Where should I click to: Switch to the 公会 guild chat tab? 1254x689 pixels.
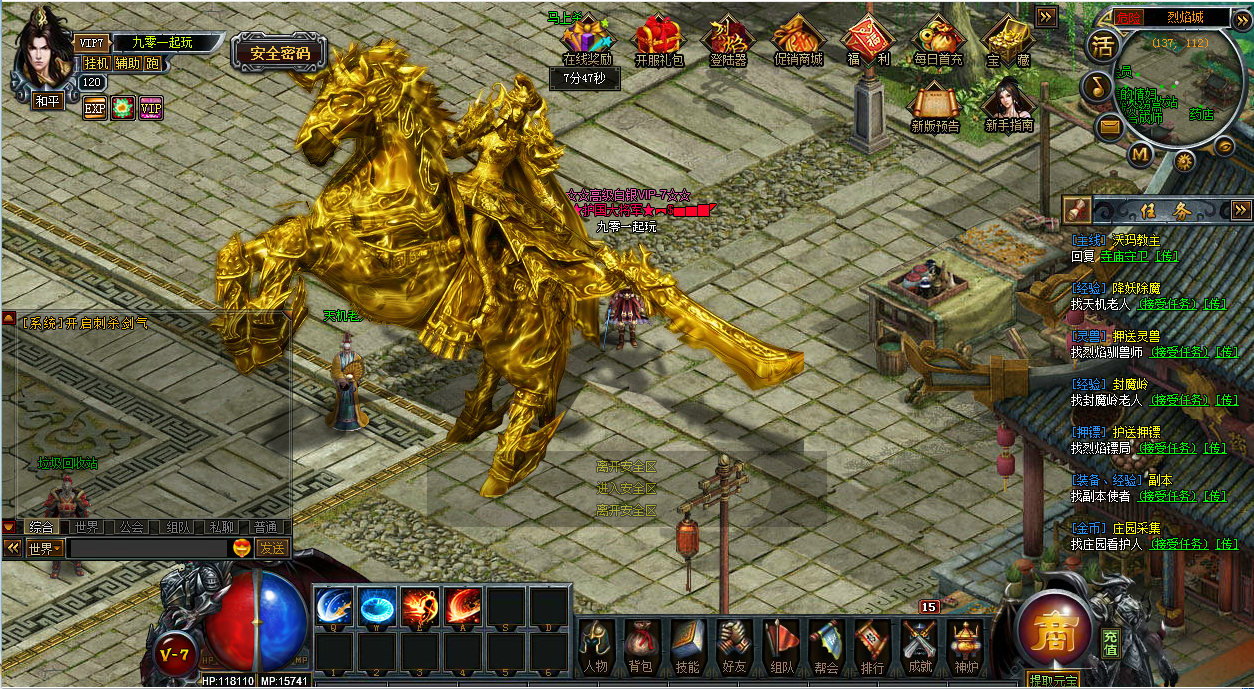(x=132, y=527)
